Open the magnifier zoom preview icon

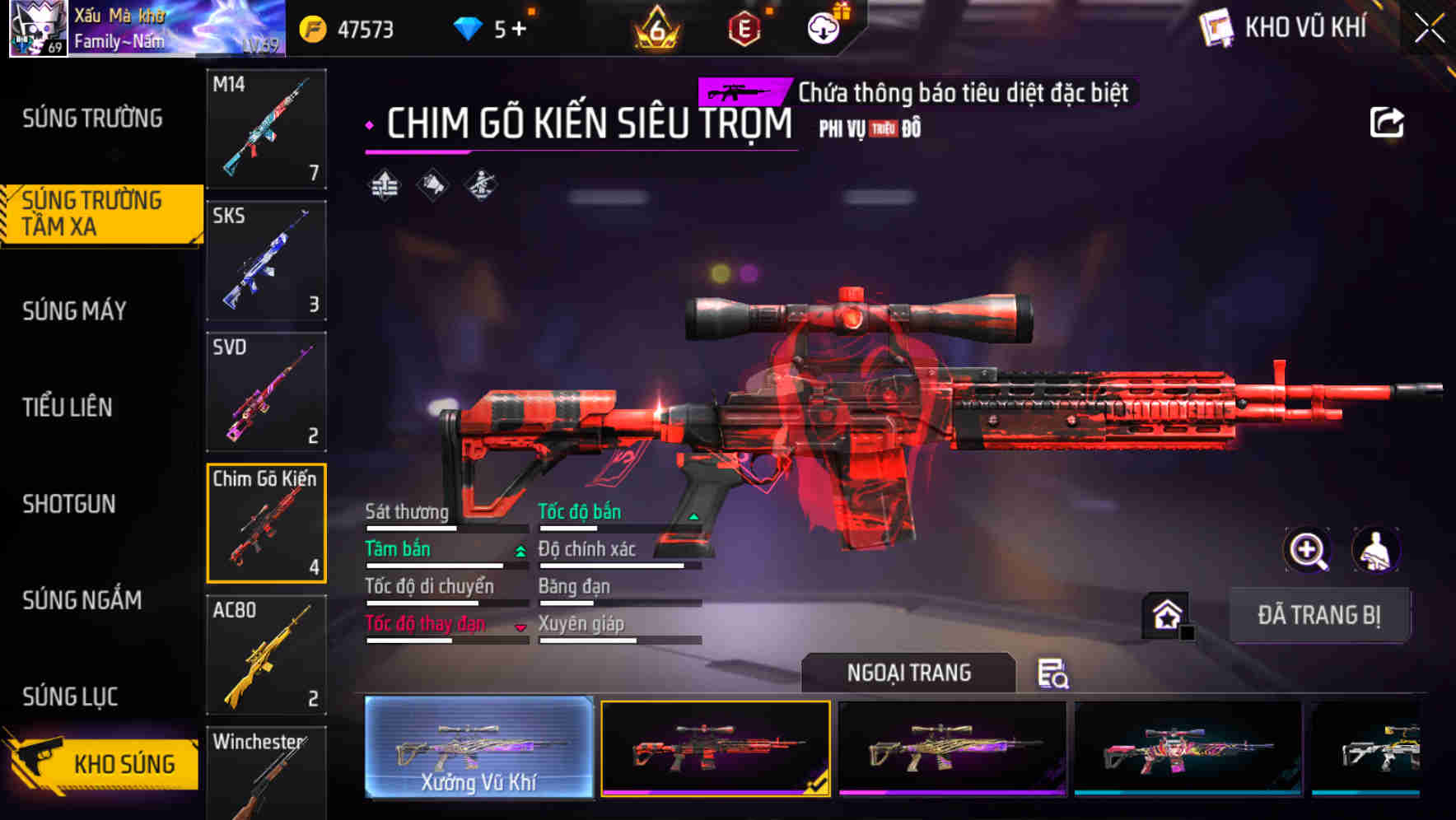coord(1306,550)
